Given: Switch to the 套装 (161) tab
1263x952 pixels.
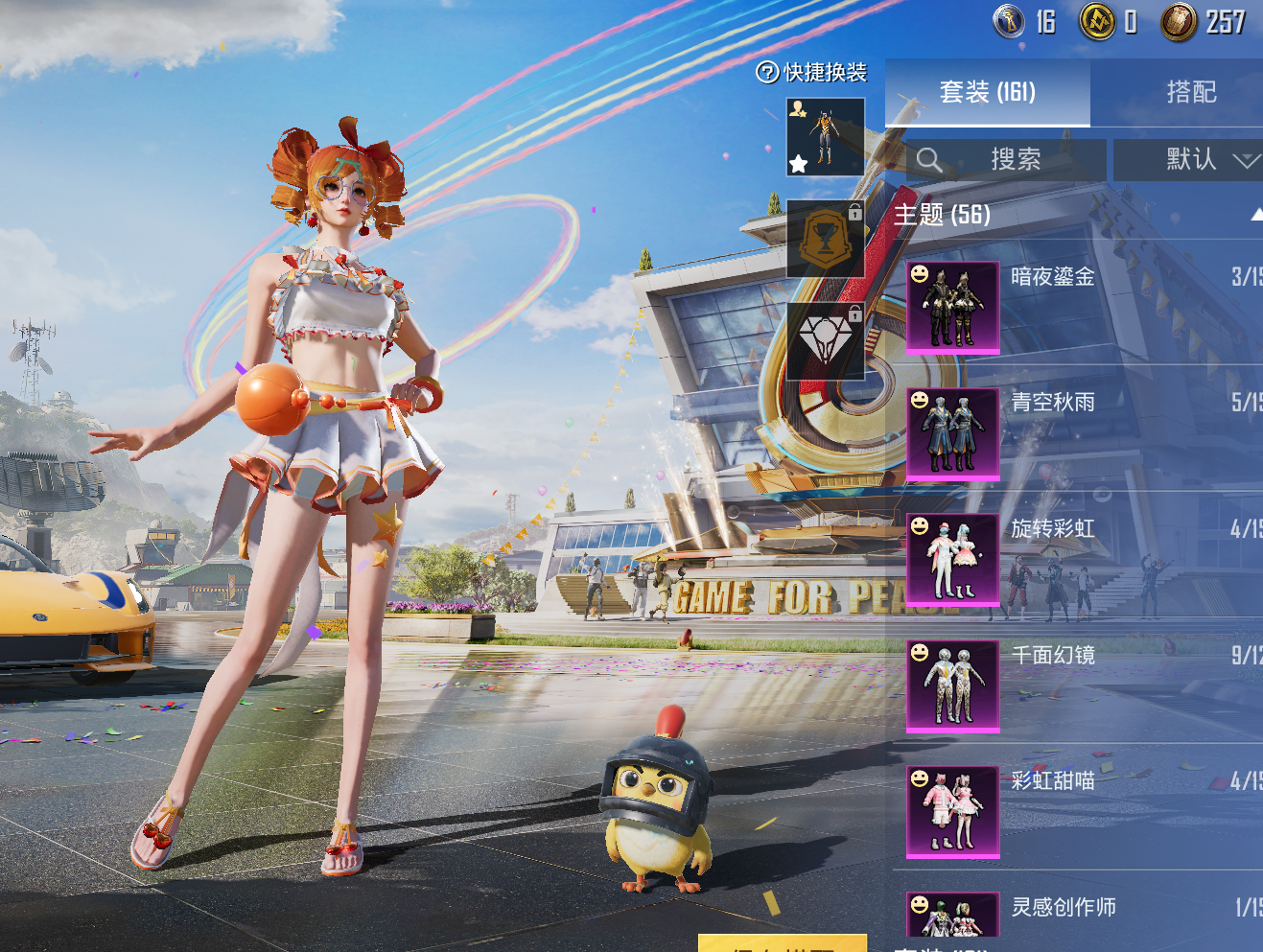Looking at the screenshot, I should tap(987, 92).
